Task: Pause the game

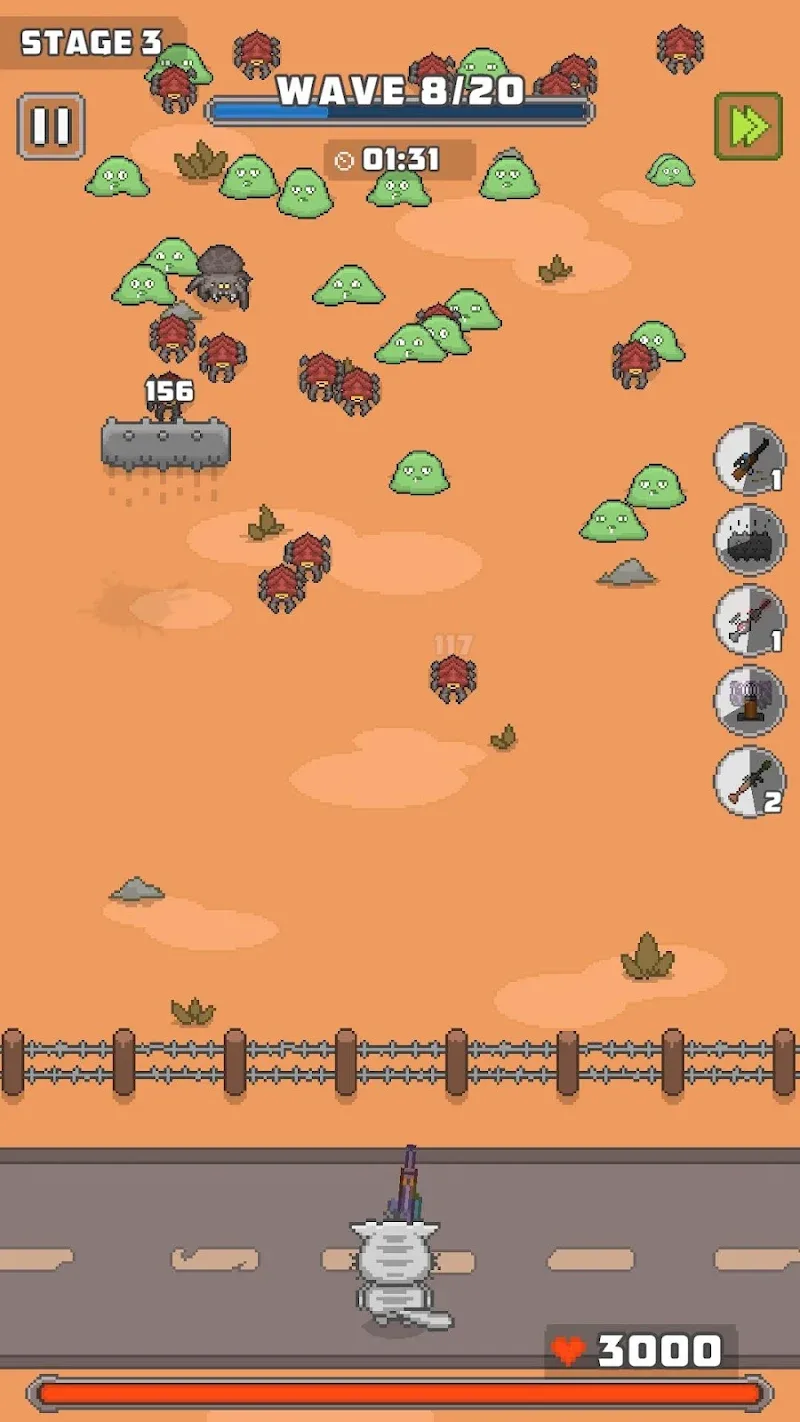Action: coord(51,126)
